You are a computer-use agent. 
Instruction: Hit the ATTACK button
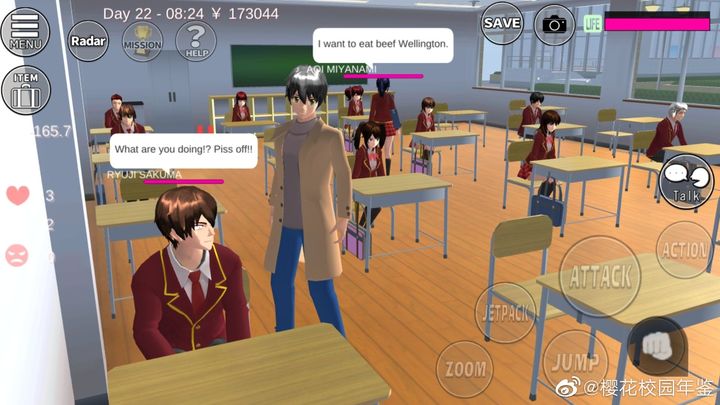(x=600, y=276)
